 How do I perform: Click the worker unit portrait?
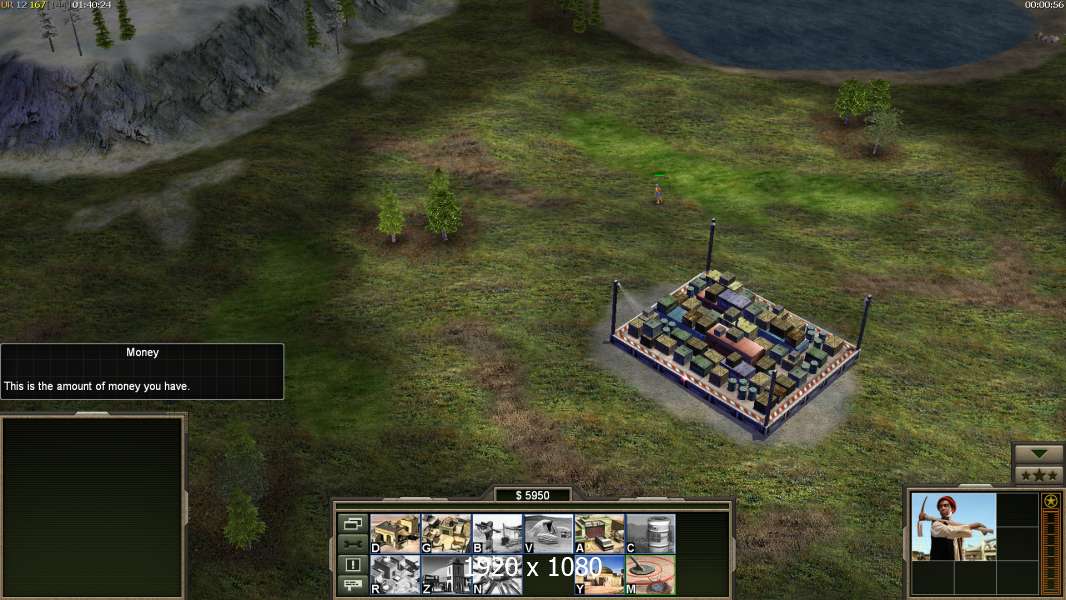[x=954, y=526]
